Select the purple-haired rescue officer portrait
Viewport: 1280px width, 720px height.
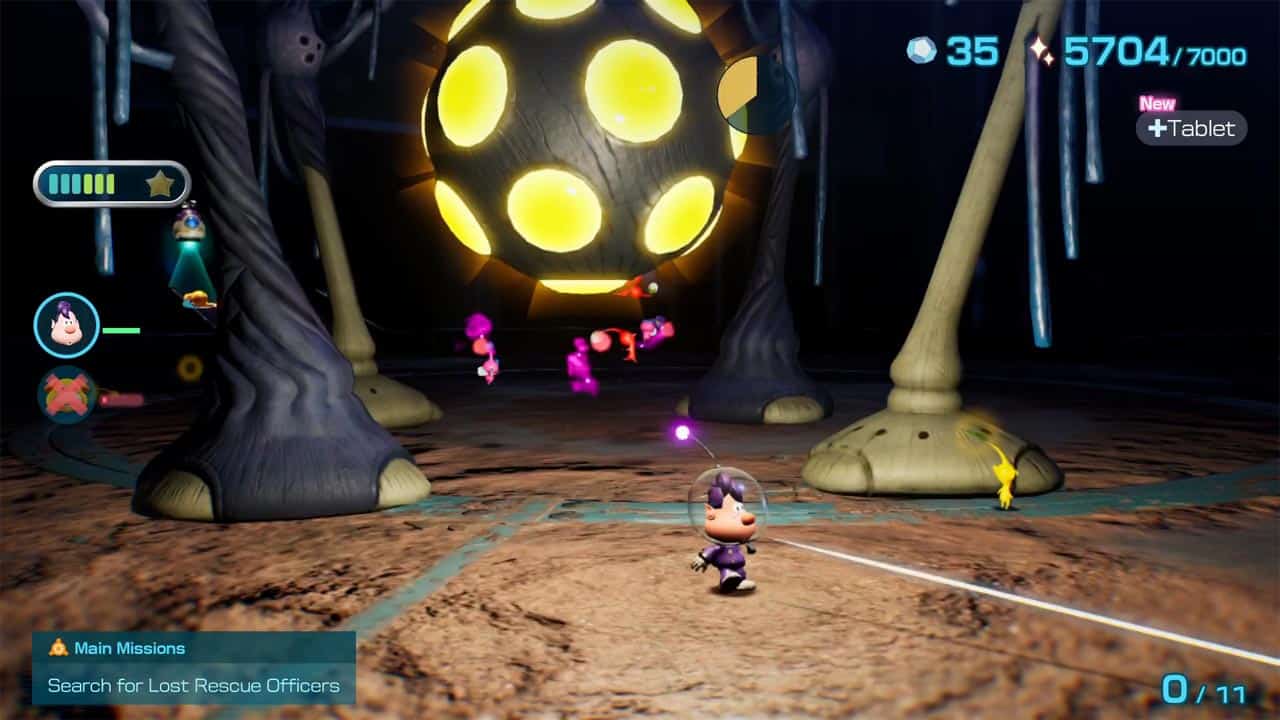[x=66, y=325]
